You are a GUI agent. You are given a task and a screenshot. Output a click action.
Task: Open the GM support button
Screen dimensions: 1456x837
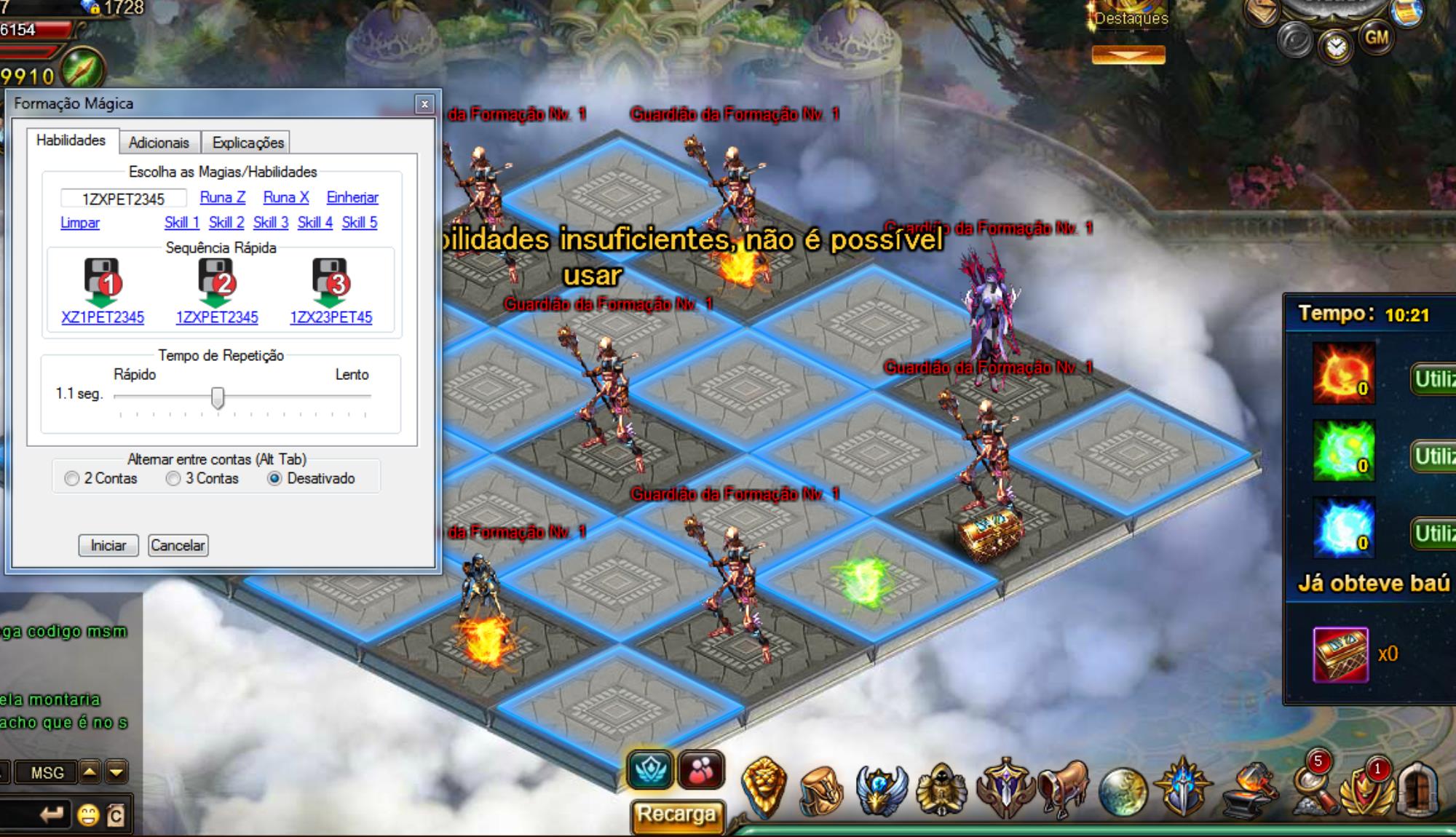pos(1376,37)
